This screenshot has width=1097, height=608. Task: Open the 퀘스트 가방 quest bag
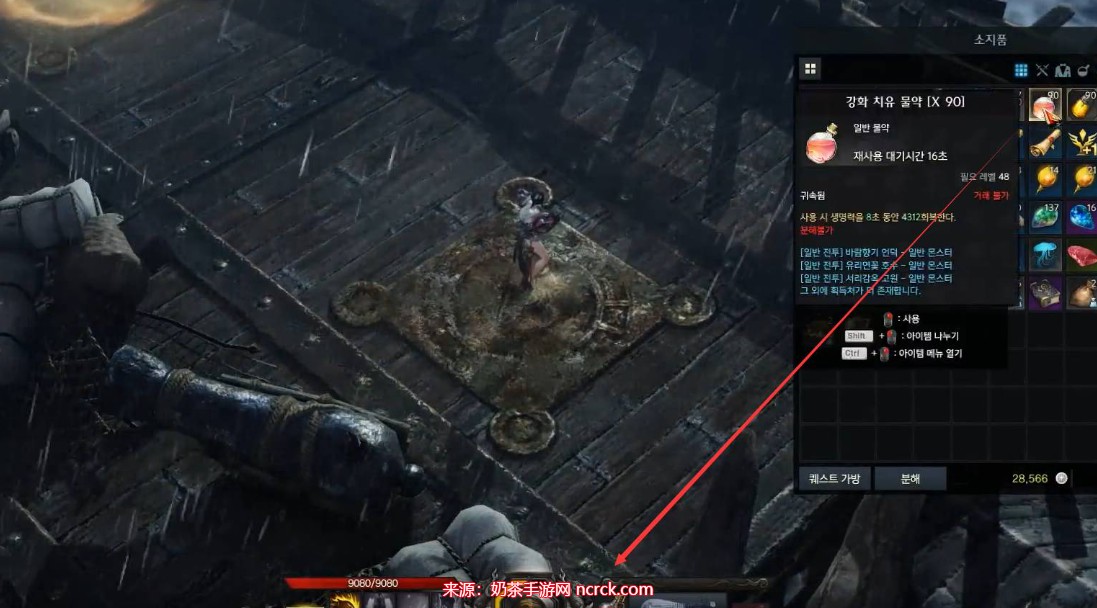(835, 478)
